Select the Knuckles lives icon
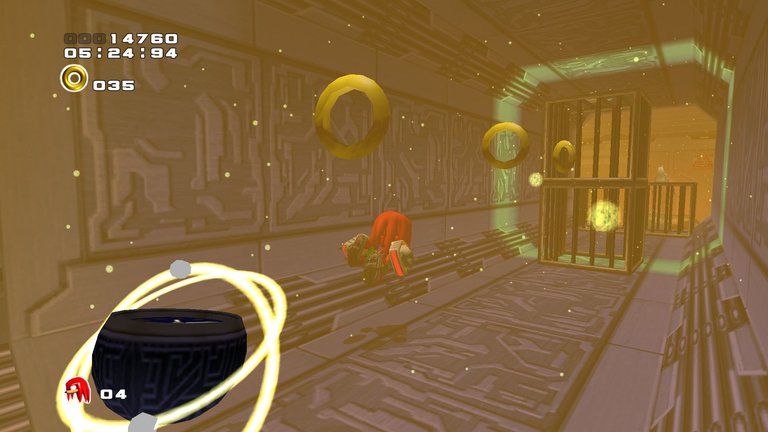 point(77,390)
